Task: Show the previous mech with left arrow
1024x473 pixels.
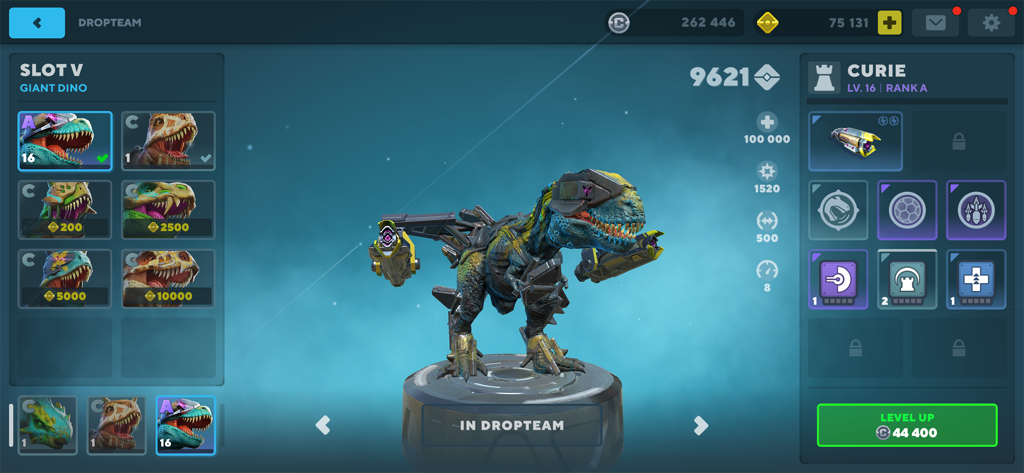Action: (x=323, y=425)
